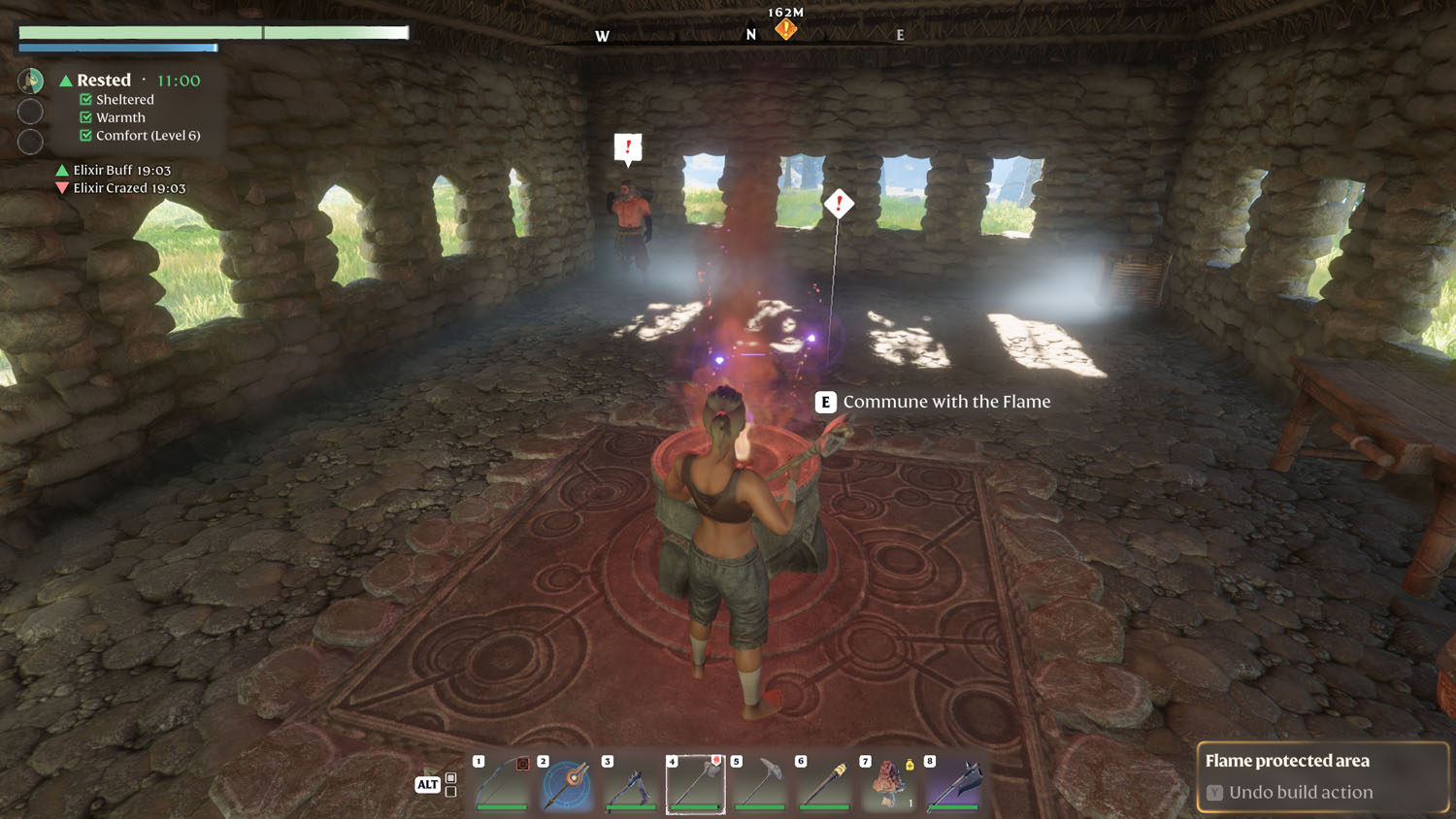Viewport: 1456px width, 819px height.
Task: Select the bow in hotbar slot 1
Action: tap(502, 784)
